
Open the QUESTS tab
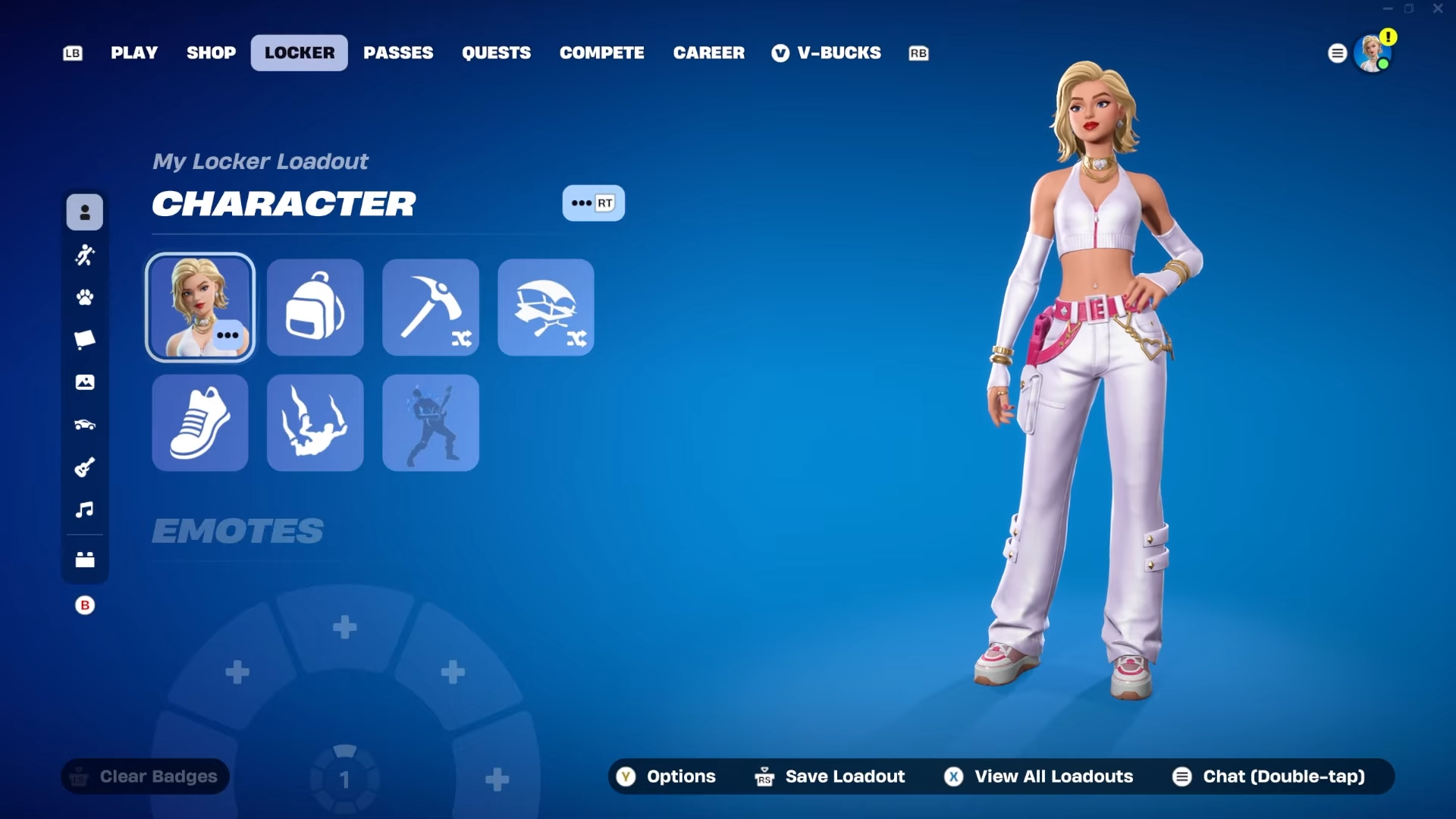[x=496, y=53]
